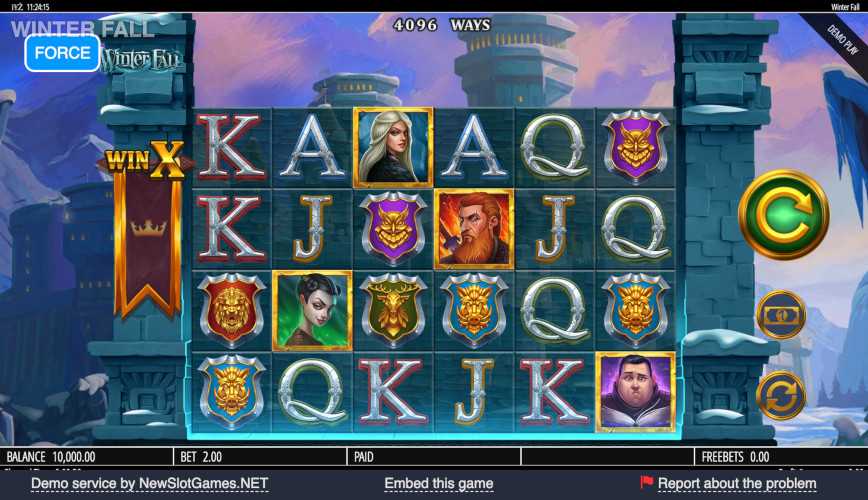Activate the autoplay button

(781, 394)
